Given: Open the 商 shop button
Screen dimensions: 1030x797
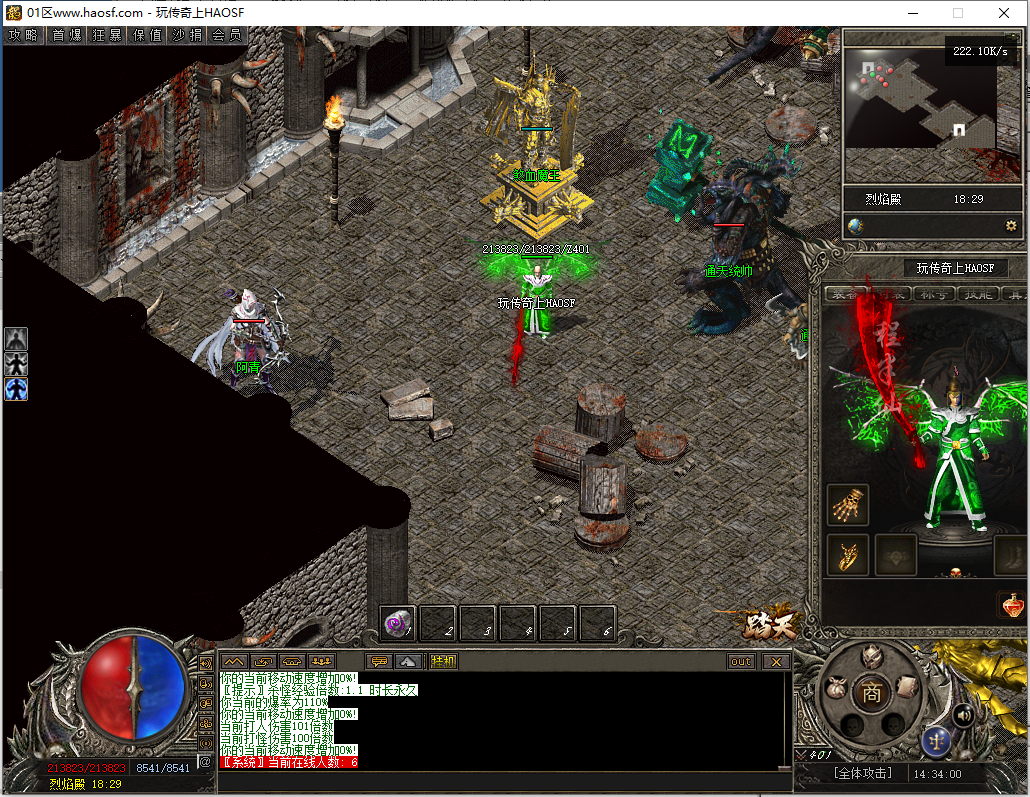Looking at the screenshot, I should [x=872, y=692].
